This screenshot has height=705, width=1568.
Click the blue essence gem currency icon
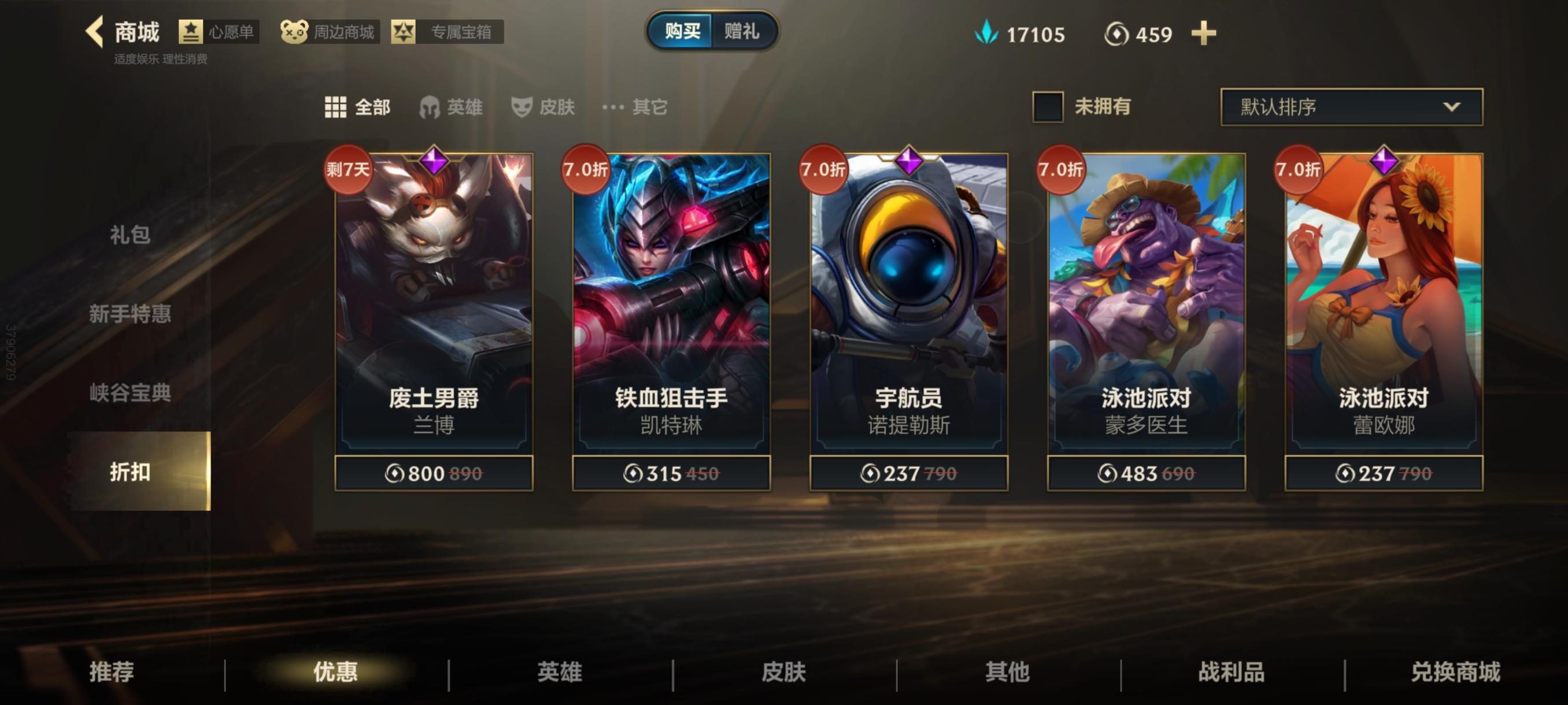click(x=989, y=34)
